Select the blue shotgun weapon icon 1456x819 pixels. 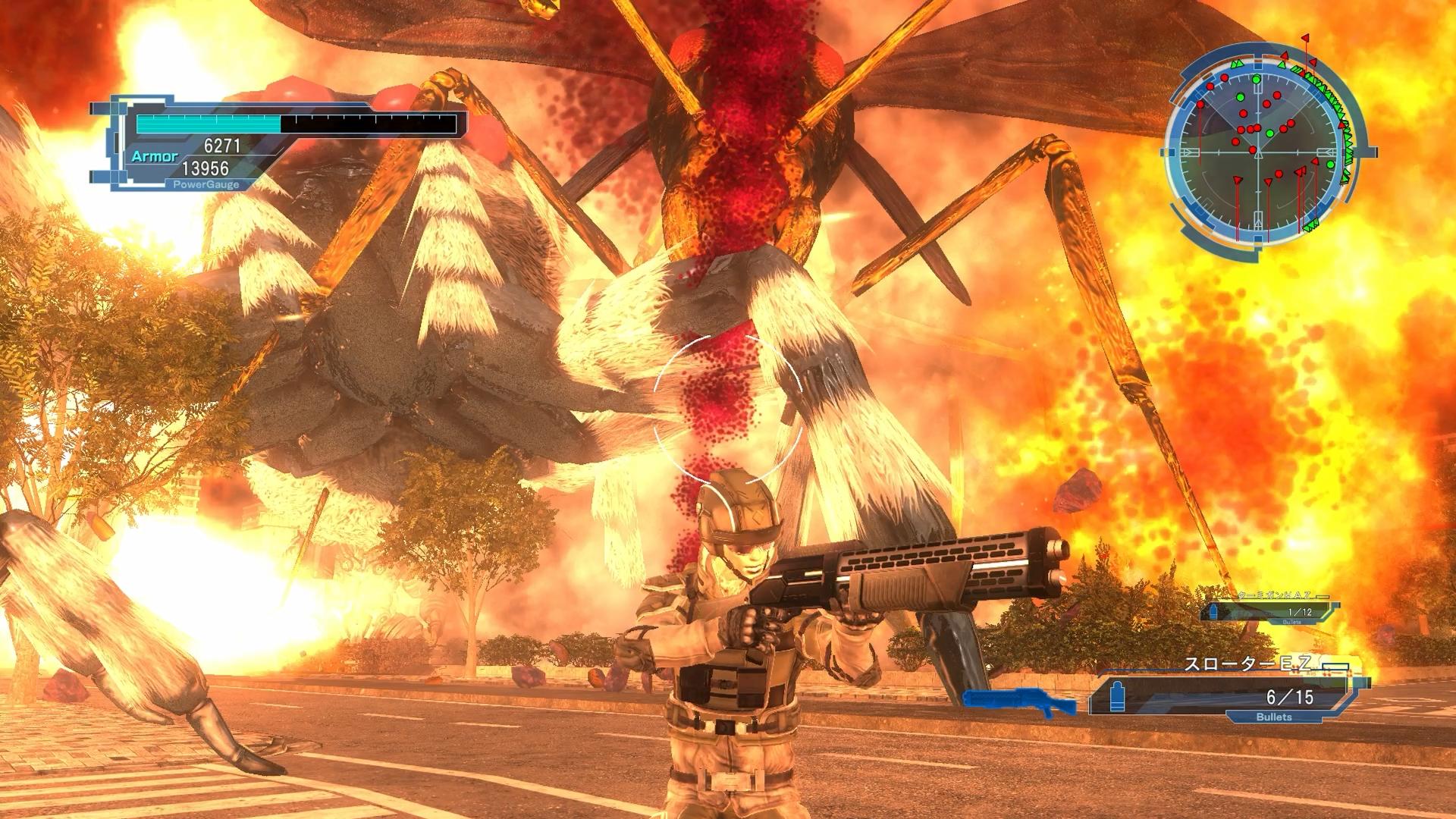coord(1018,702)
